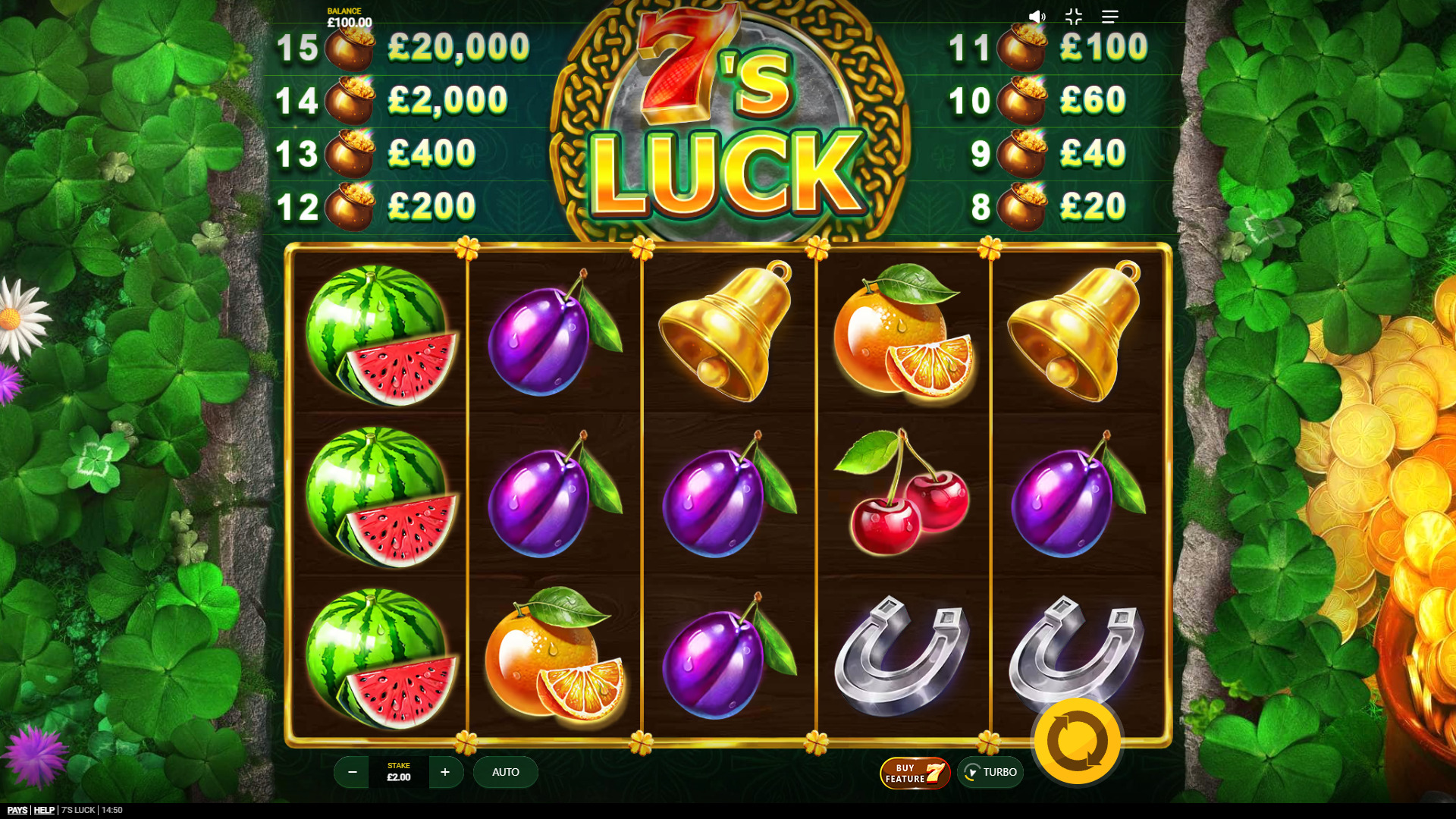
Task: Open the stake selection panel
Action: click(x=399, y=772)
